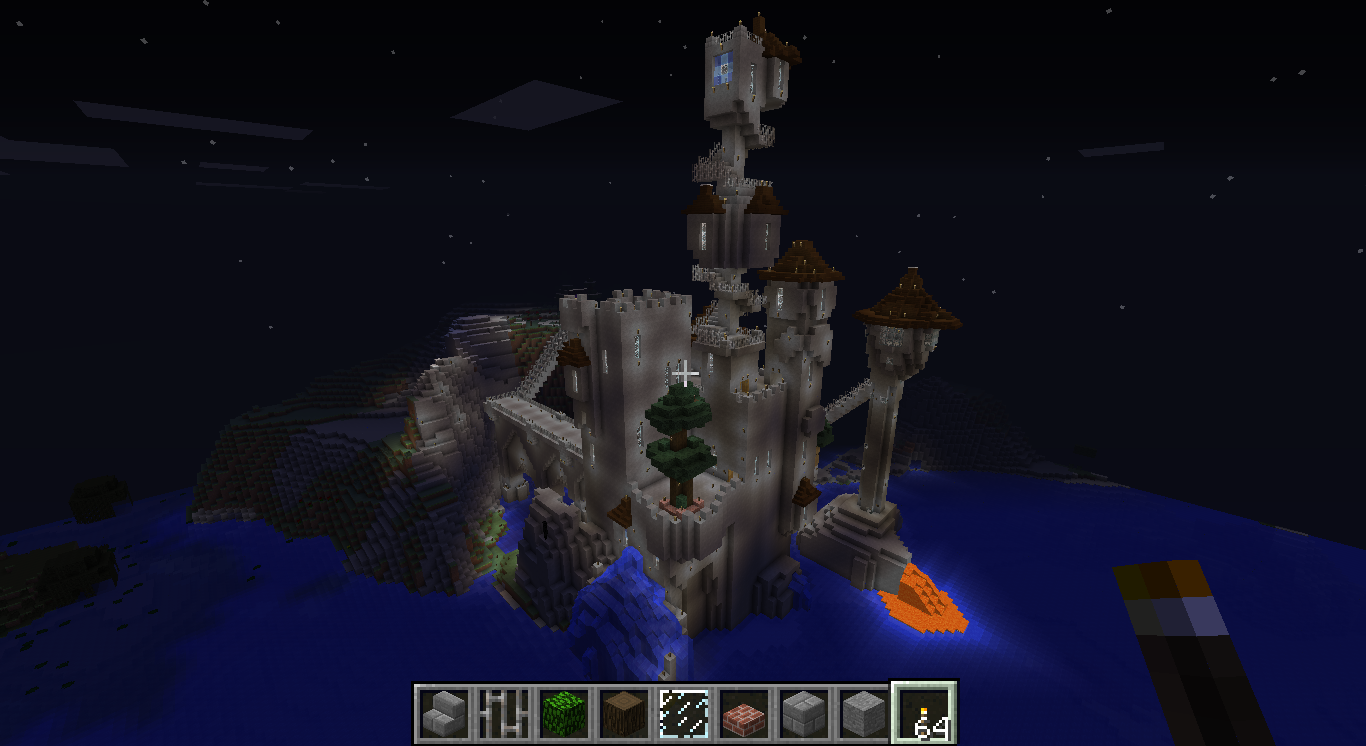The height and width of the screenshot is (746, 1366).
Task: Select the stone brick block slot
Action: (804, 714)
